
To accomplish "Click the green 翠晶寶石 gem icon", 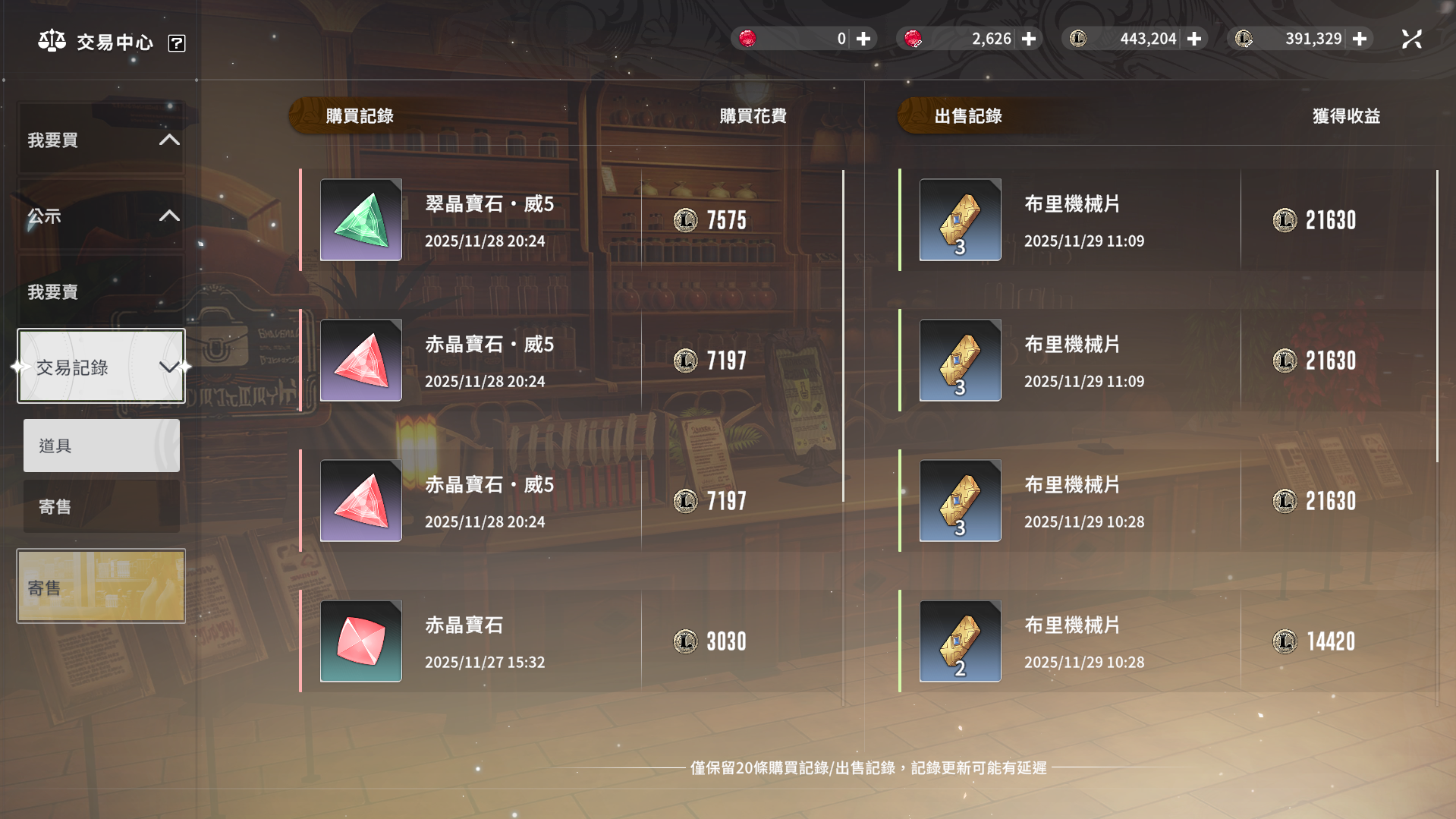I will coord(361,220).
